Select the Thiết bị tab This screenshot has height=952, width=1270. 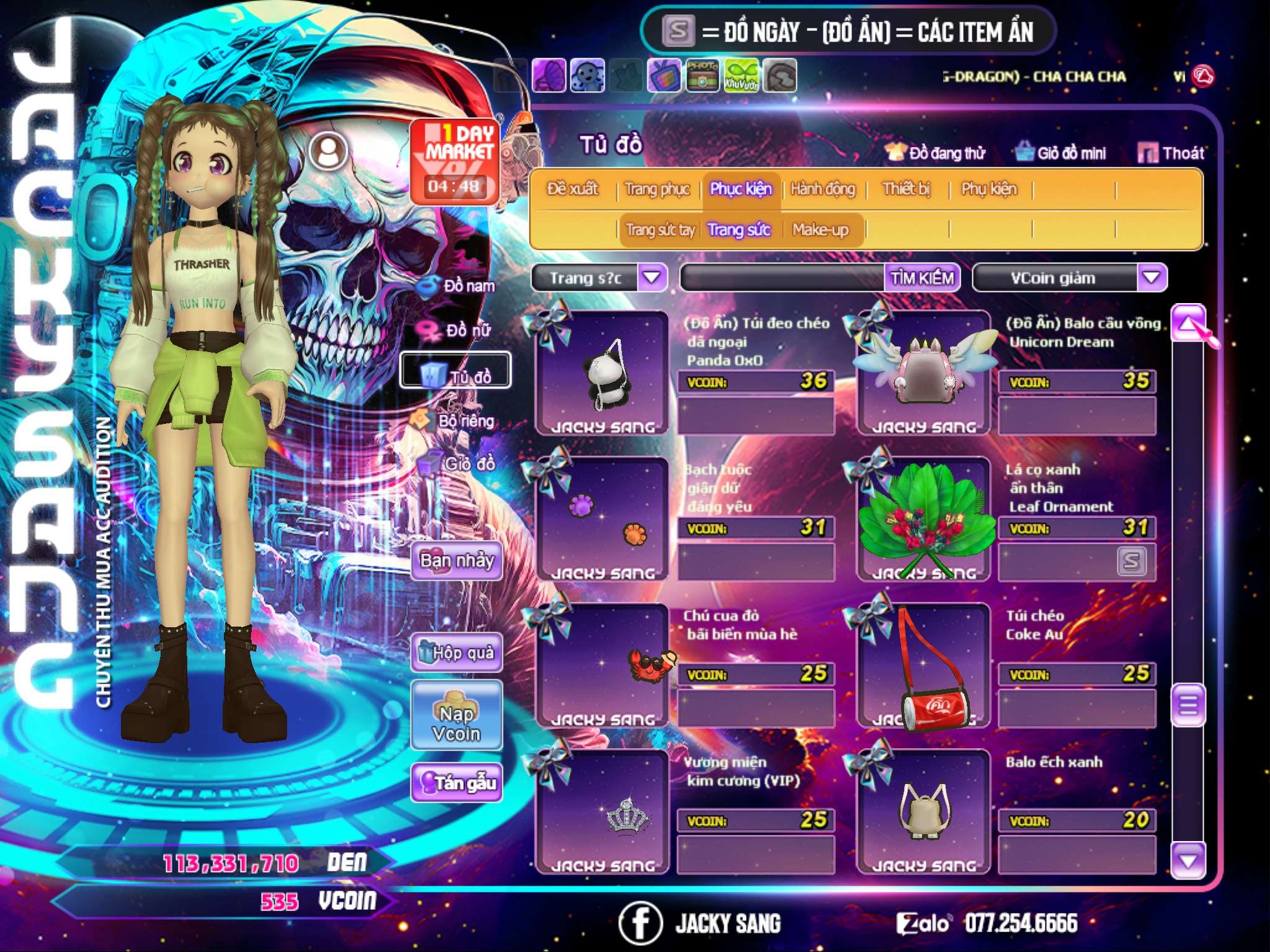coord(906,189)
